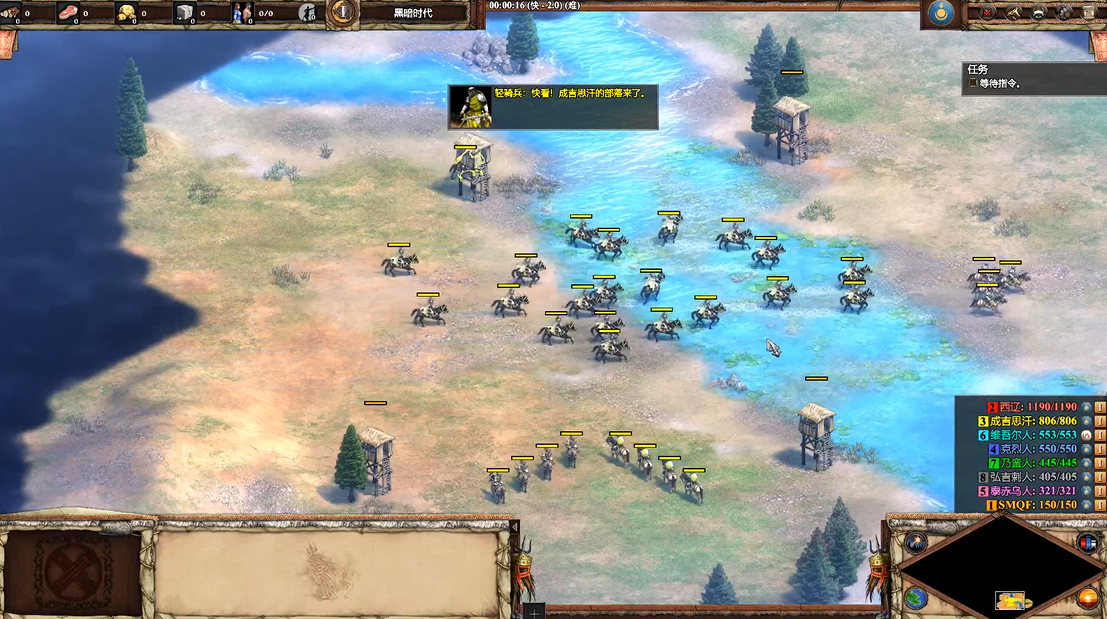Toggle the minimap combat color mode
The image size is (1107, 619).
(1087, 543)
